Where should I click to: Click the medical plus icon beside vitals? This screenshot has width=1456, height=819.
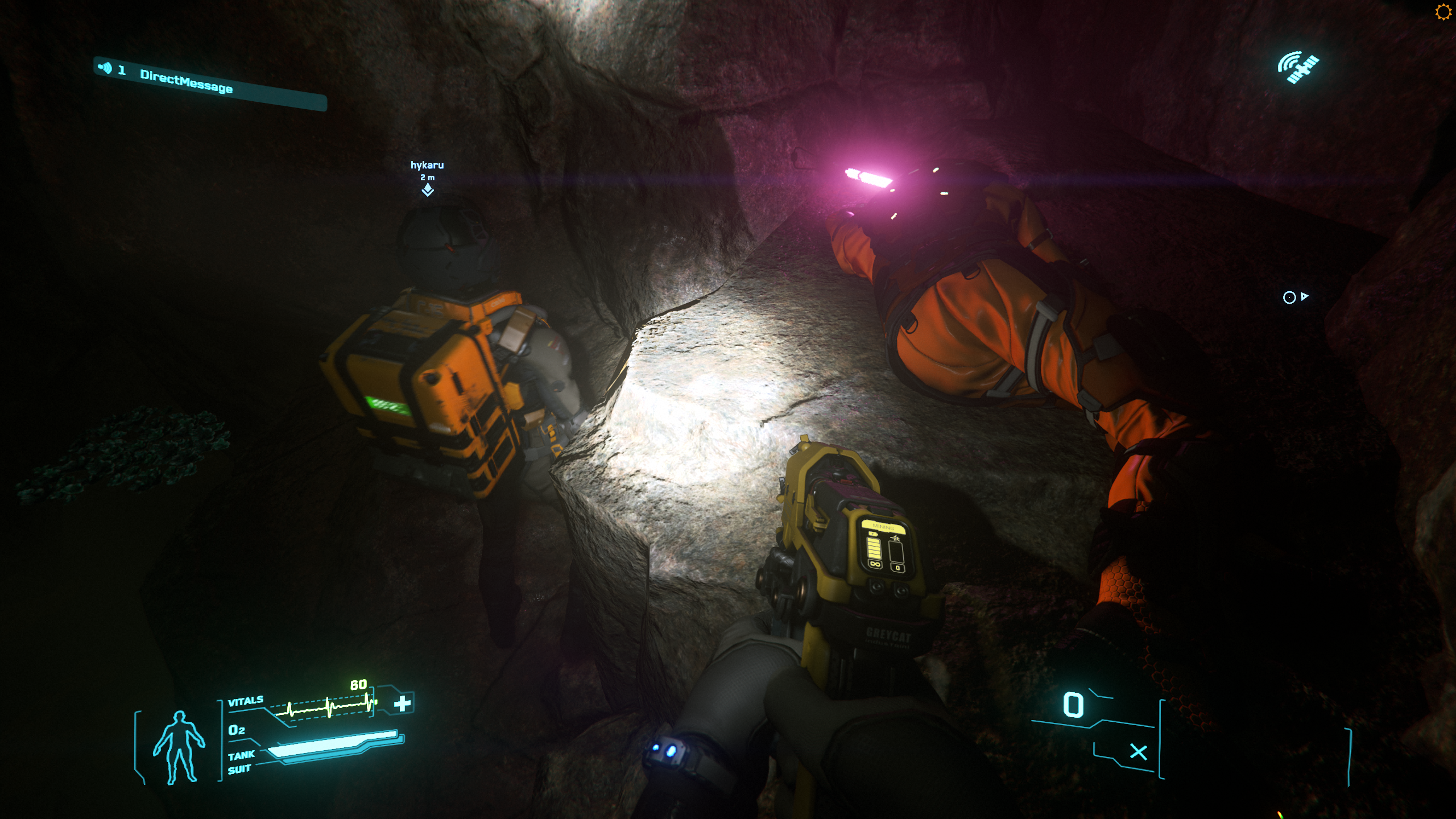403,704
